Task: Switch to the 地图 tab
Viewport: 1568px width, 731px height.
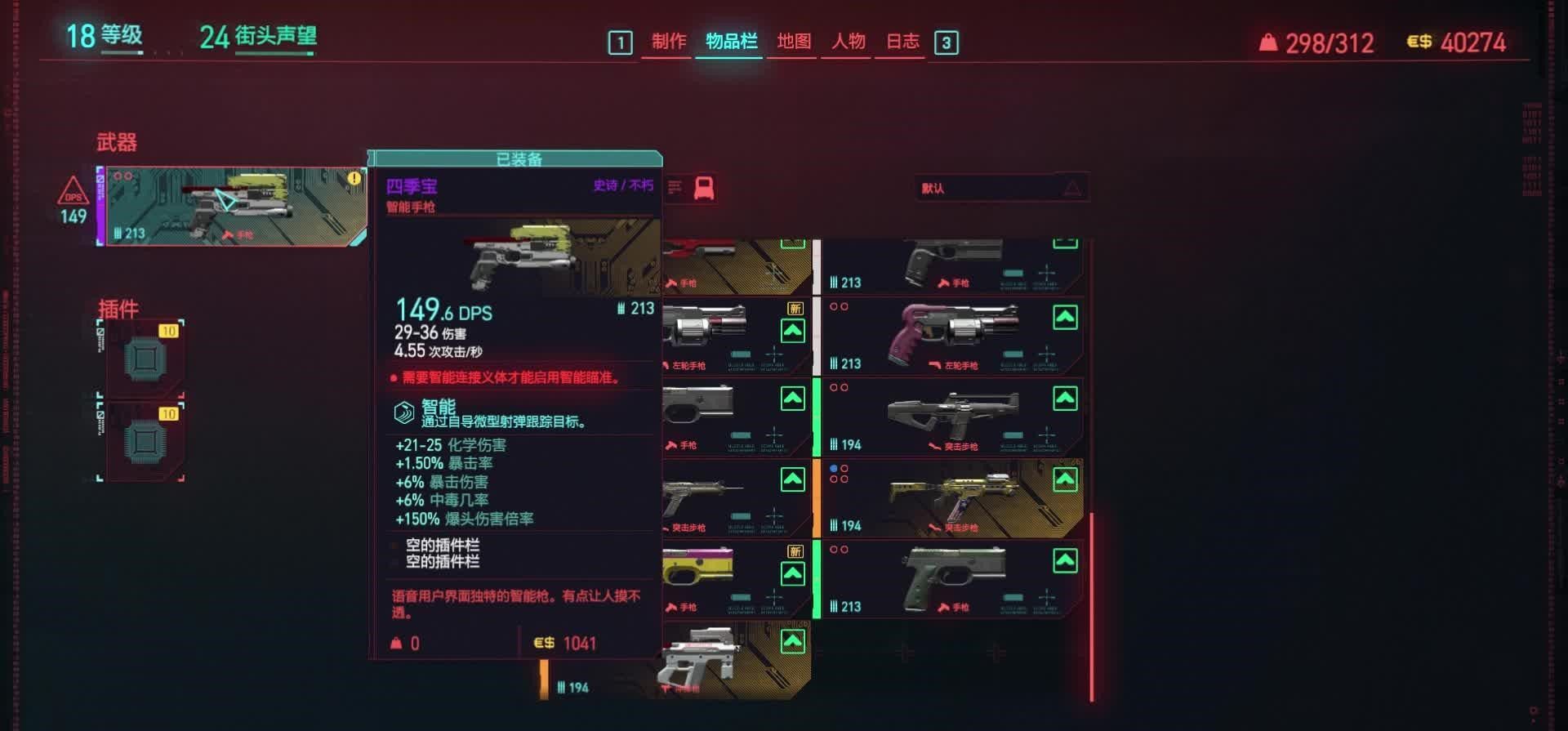Action: click(791, 42)
